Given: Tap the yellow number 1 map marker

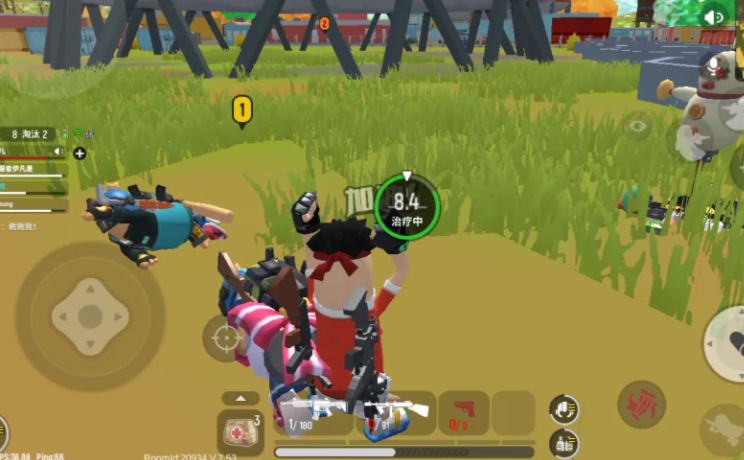Looking at the screenshot, I should pos(242,109).
